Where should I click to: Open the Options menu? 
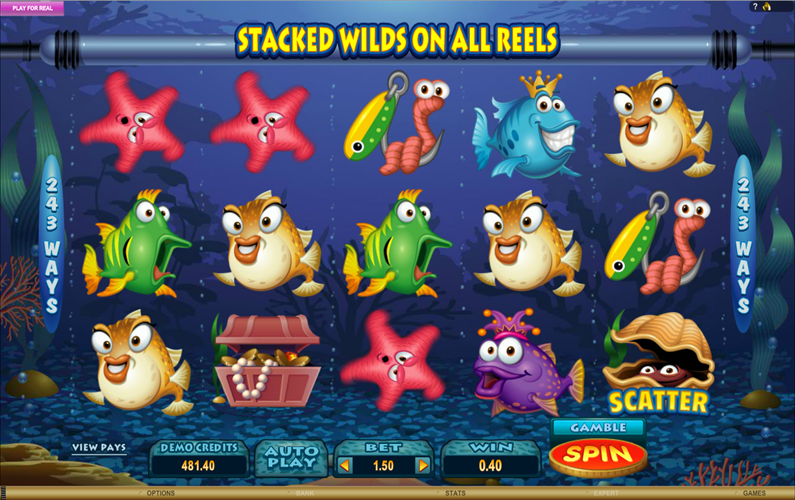coord(160,493)
